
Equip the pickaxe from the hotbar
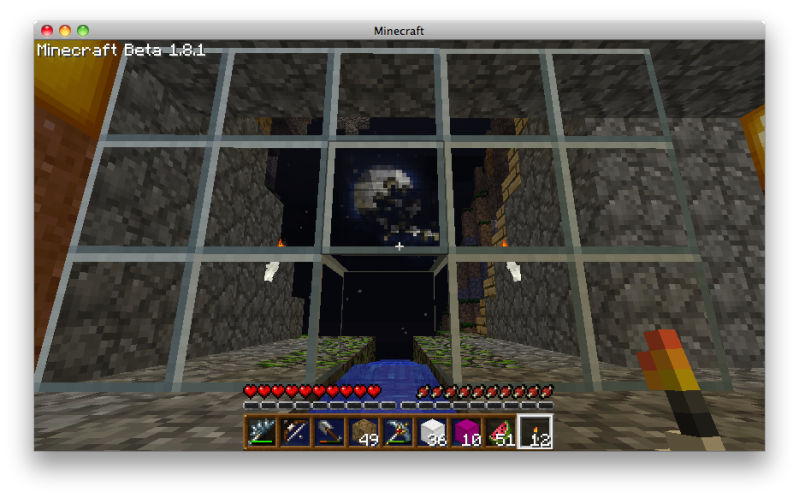[x=398, y=432]
